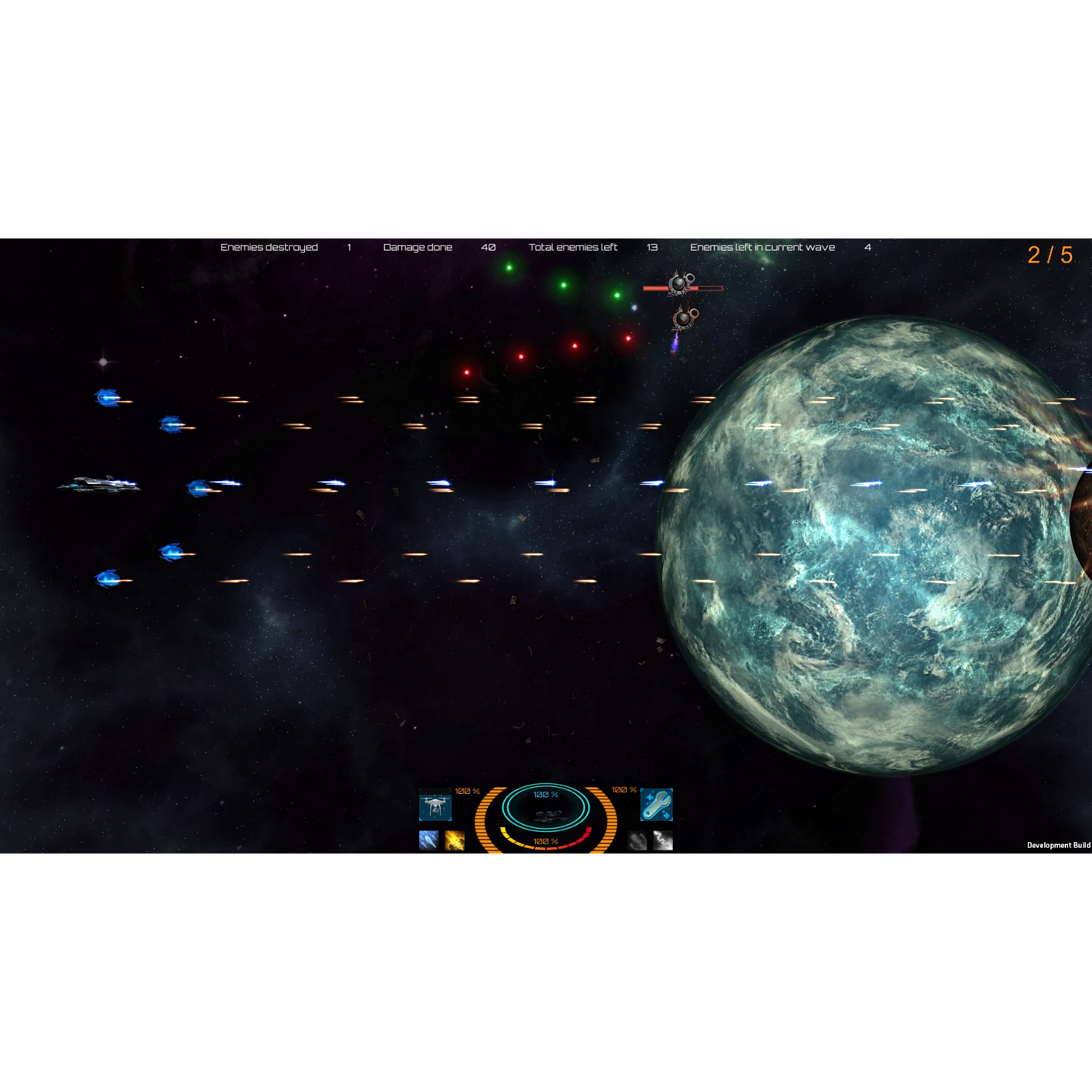
Task: Toggle targeting on the green enemy marker
Action: (510, 266)
